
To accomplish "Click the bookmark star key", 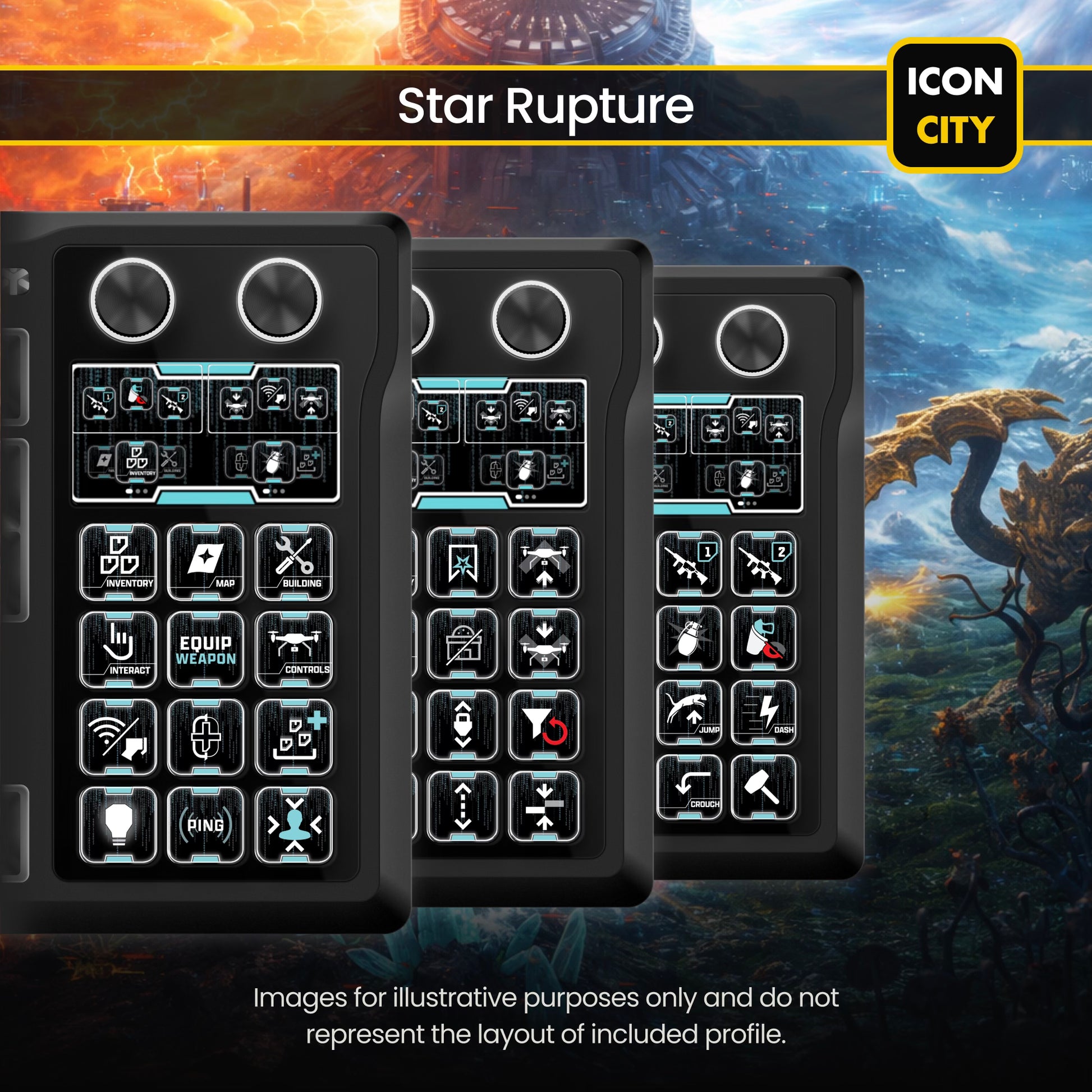I will pyautogui.click(x=462, y=562).
